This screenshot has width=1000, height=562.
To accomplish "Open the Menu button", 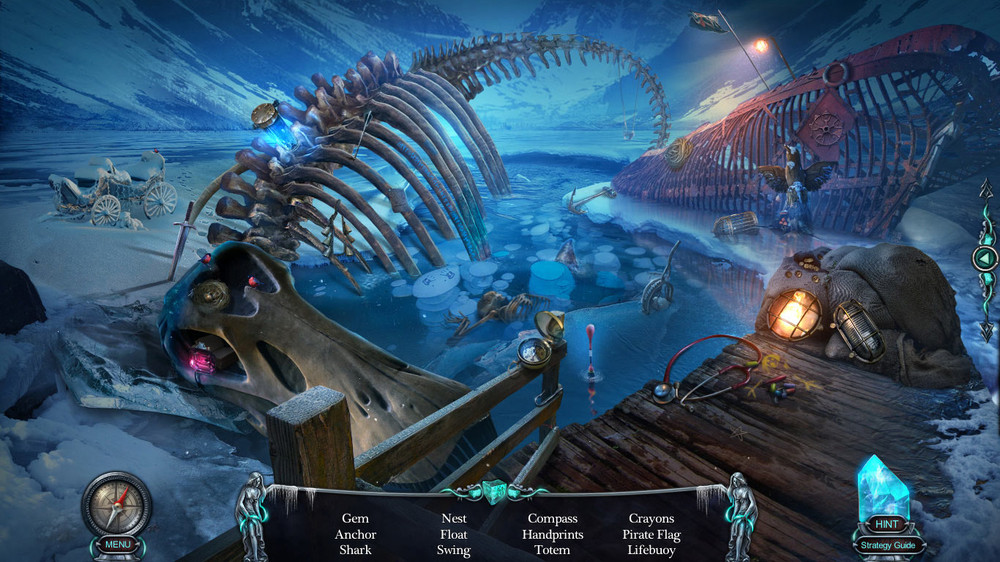I will pyautogui.click(x=117, y=545).
